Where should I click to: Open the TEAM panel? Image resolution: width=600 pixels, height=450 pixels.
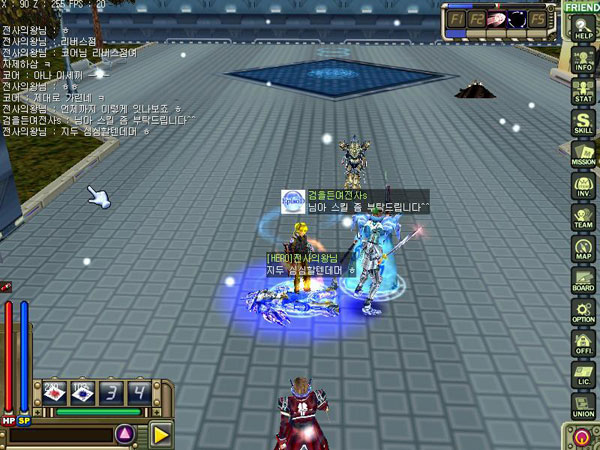pos(581,217)
